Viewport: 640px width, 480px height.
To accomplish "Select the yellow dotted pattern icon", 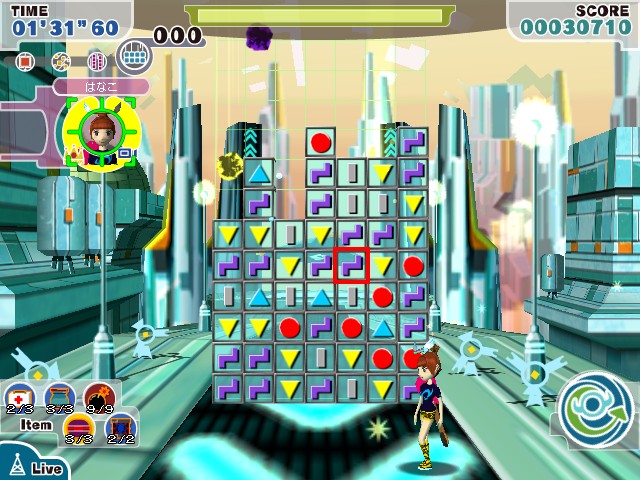I will point(60,62).
